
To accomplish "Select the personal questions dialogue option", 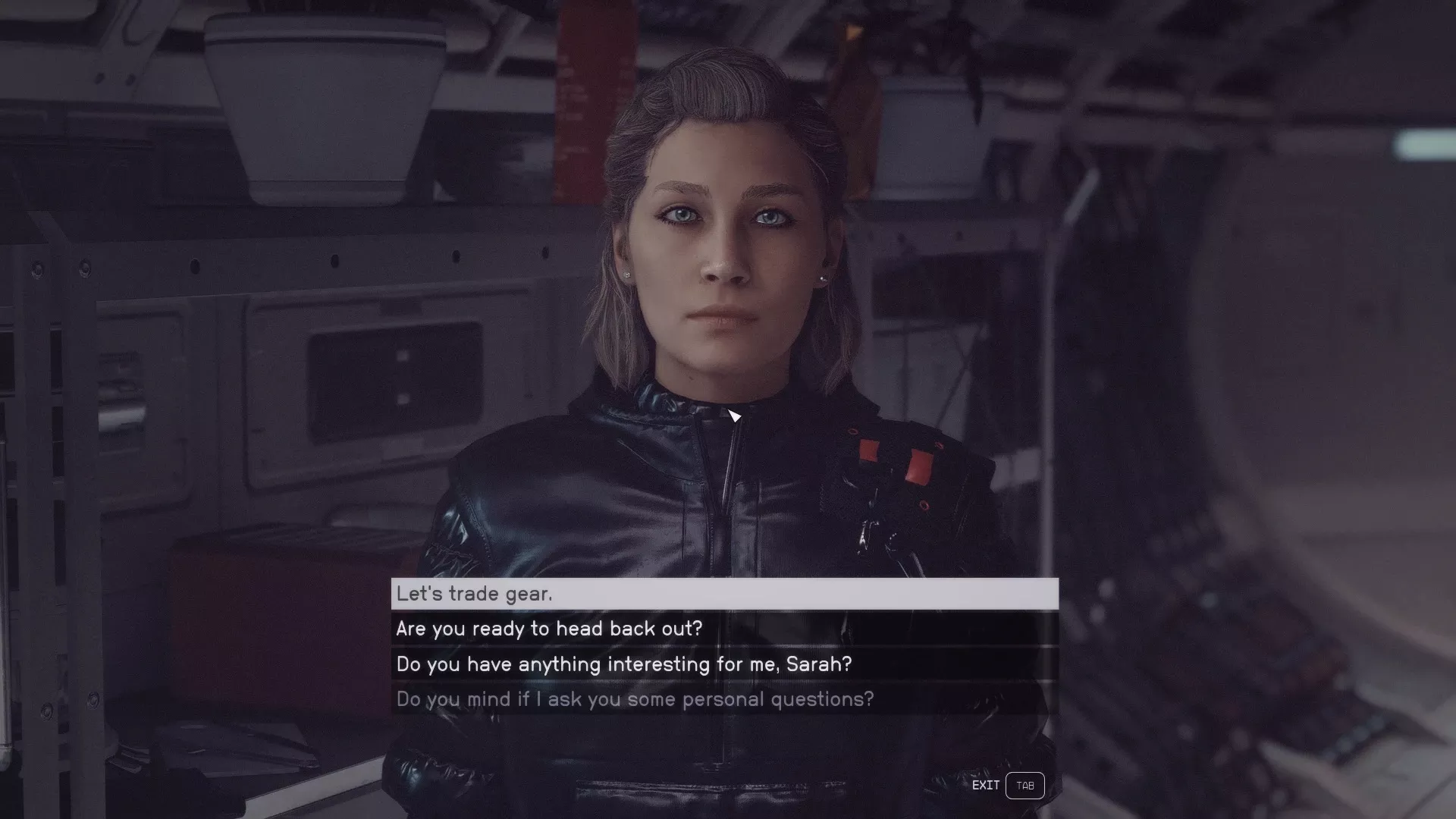I will [724, 699].
